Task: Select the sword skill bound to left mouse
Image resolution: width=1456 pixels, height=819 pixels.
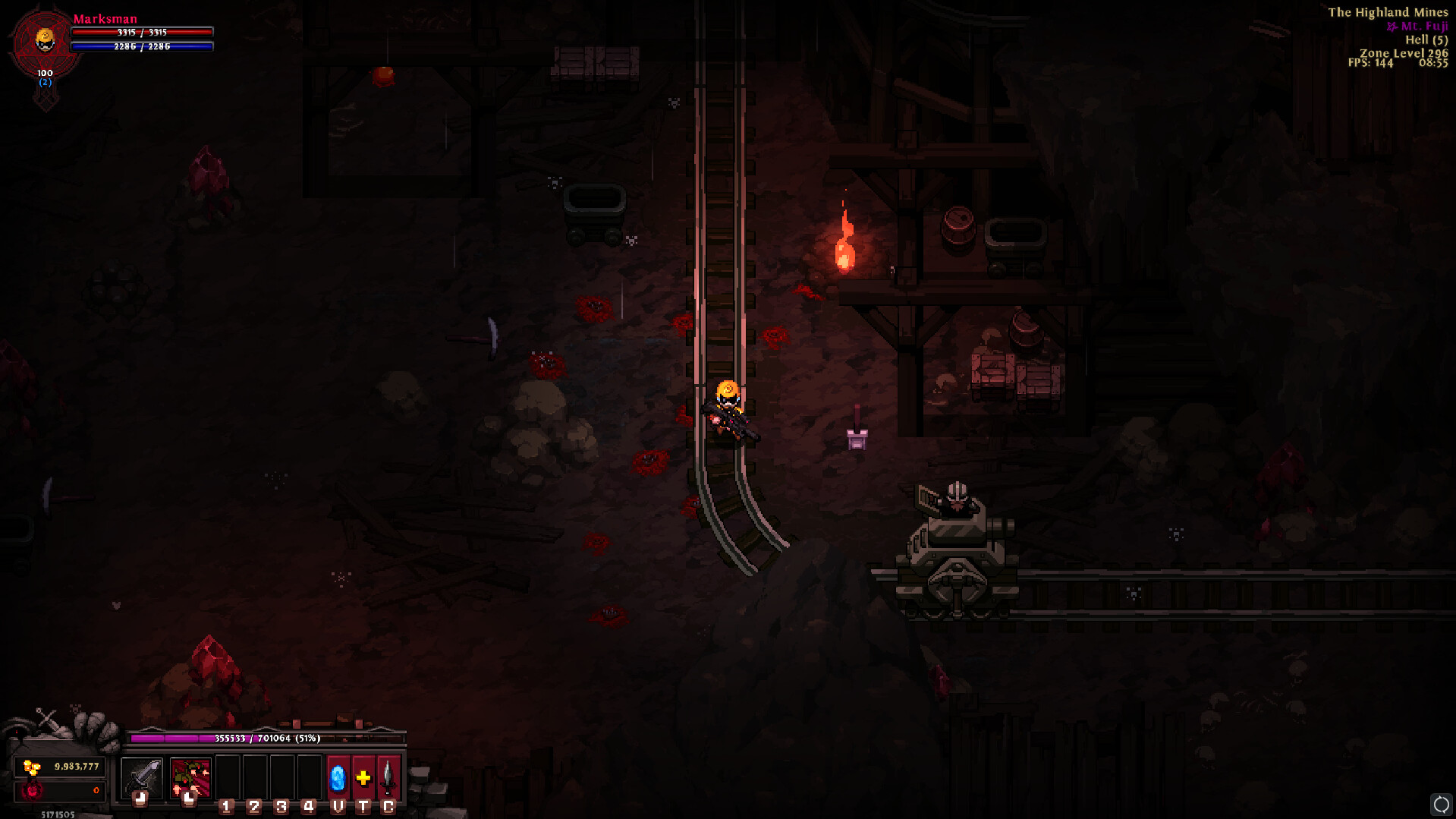Action: pyautogui.click(x=143, y=778)
